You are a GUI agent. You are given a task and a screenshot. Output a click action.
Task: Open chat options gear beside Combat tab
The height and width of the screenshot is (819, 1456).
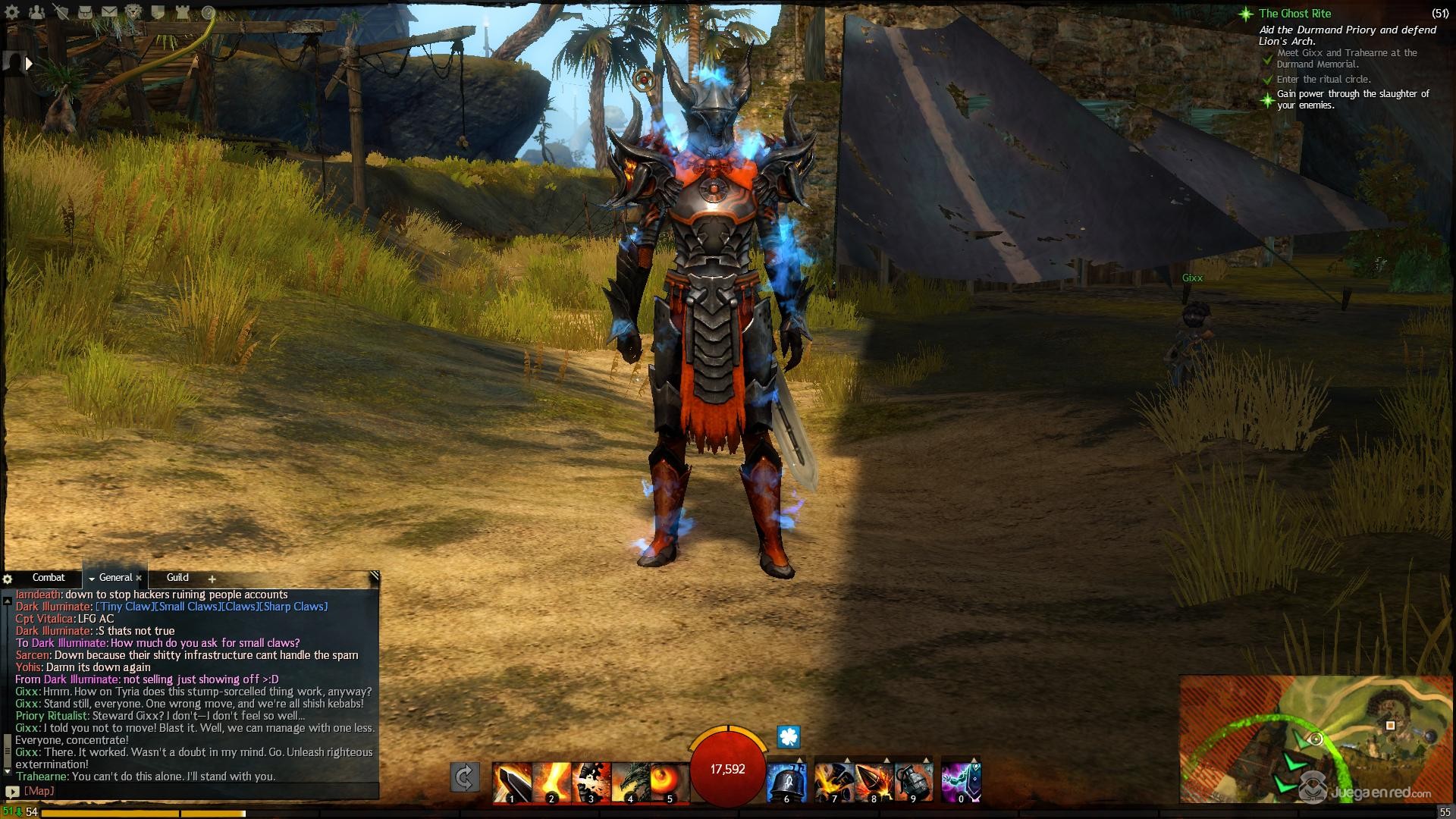[x=8, y=579]
